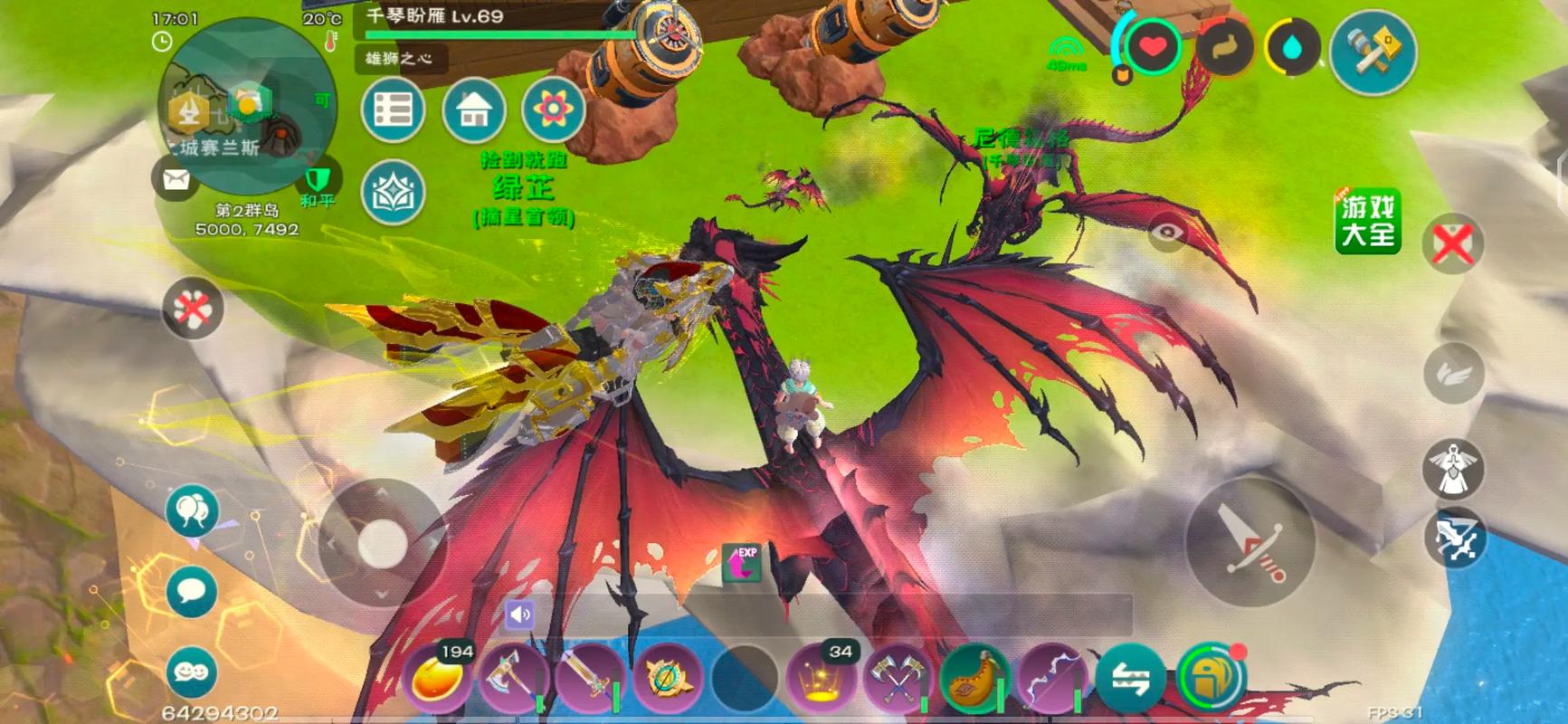Screen dimensions: 1568x724
Task: Click the swap arrows hotbar button
Action: [x=1130, y=678]
